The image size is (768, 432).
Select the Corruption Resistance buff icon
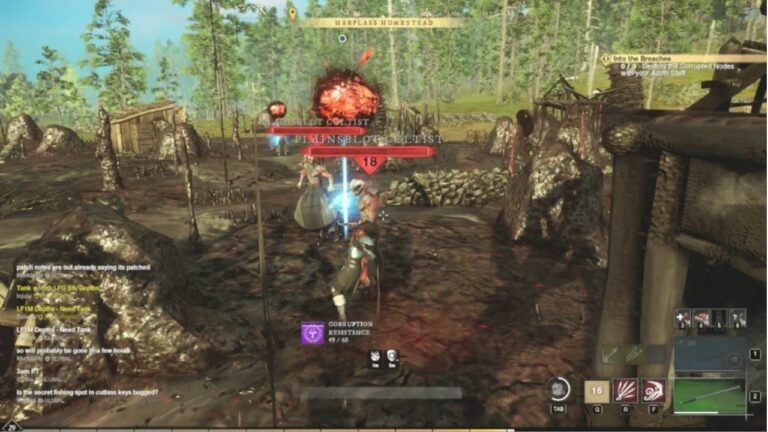click(x=312, y=333)
